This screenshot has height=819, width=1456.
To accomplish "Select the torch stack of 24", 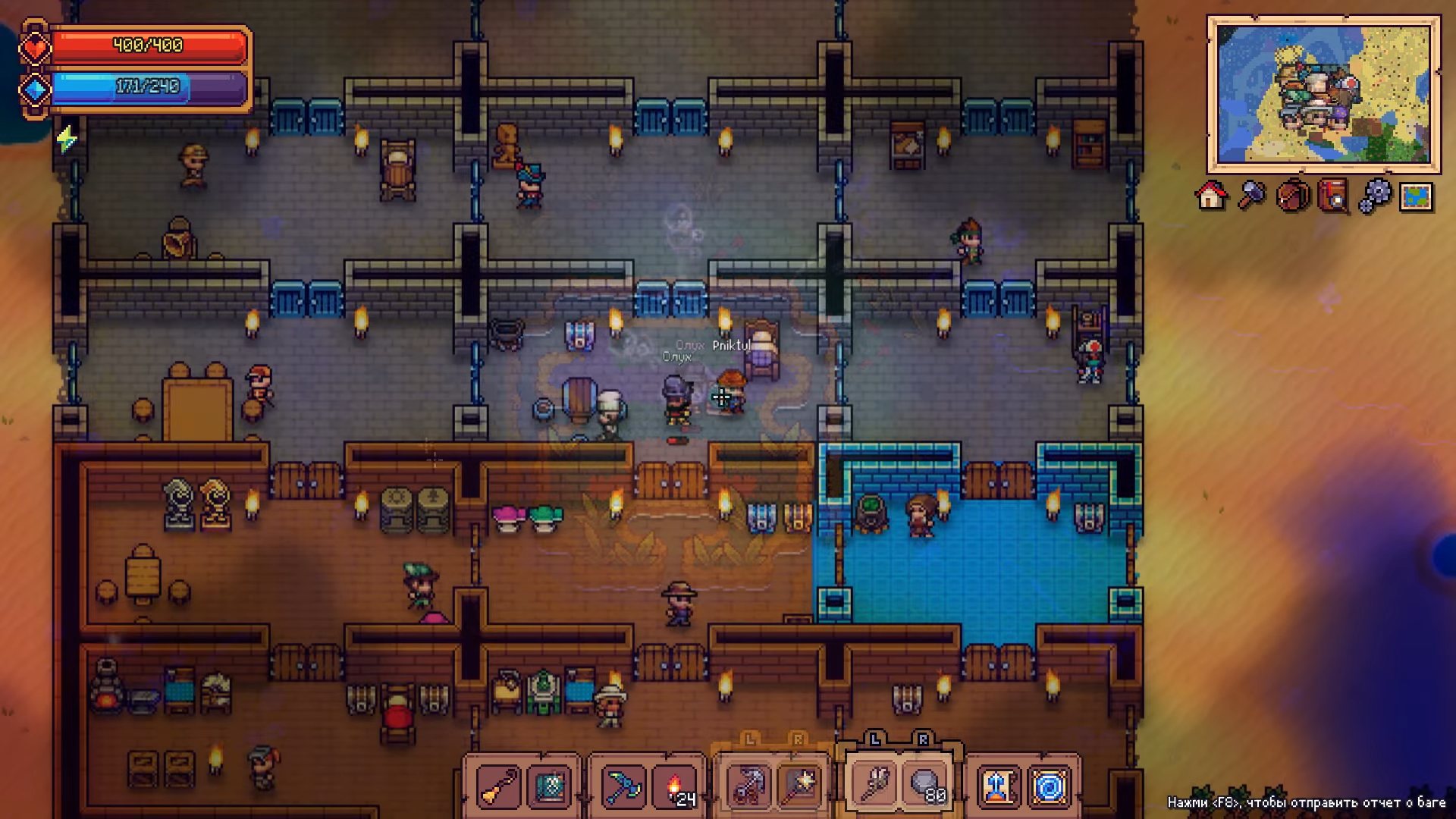I will tap(675, 787).
